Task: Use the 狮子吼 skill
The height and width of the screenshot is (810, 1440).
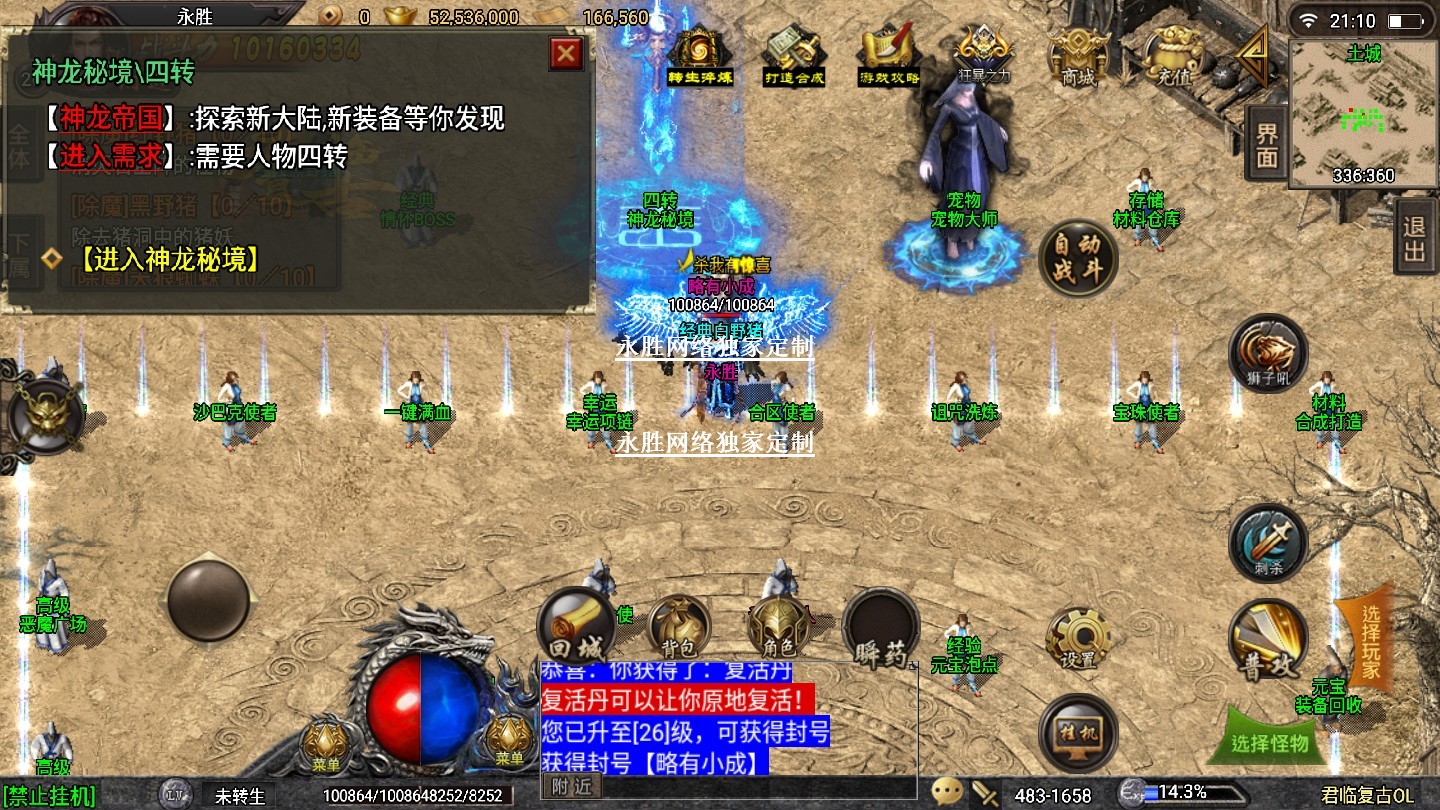Action: tap(1268, 352)
